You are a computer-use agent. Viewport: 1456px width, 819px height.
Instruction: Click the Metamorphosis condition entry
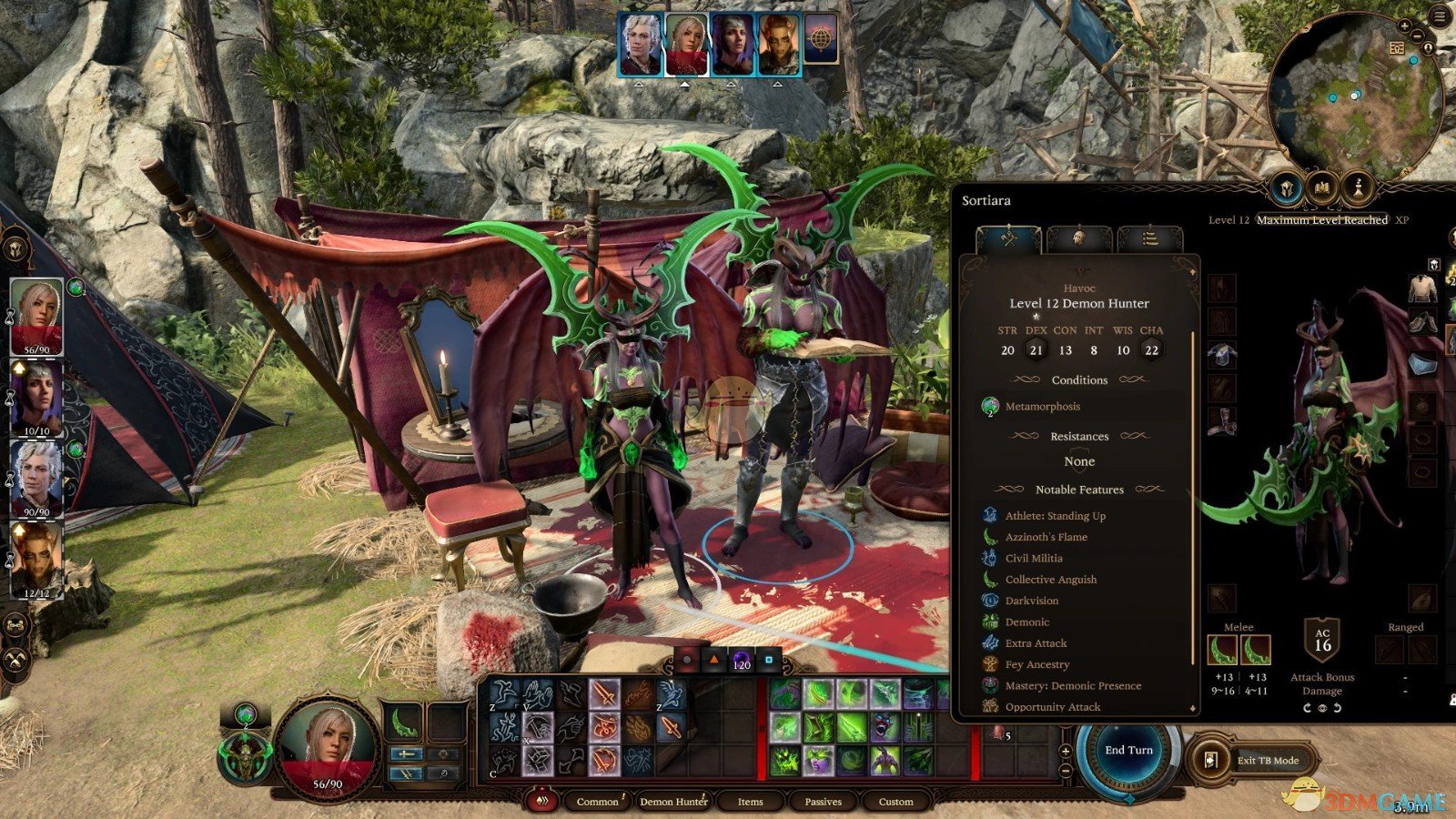click(x=1042, y=407)
